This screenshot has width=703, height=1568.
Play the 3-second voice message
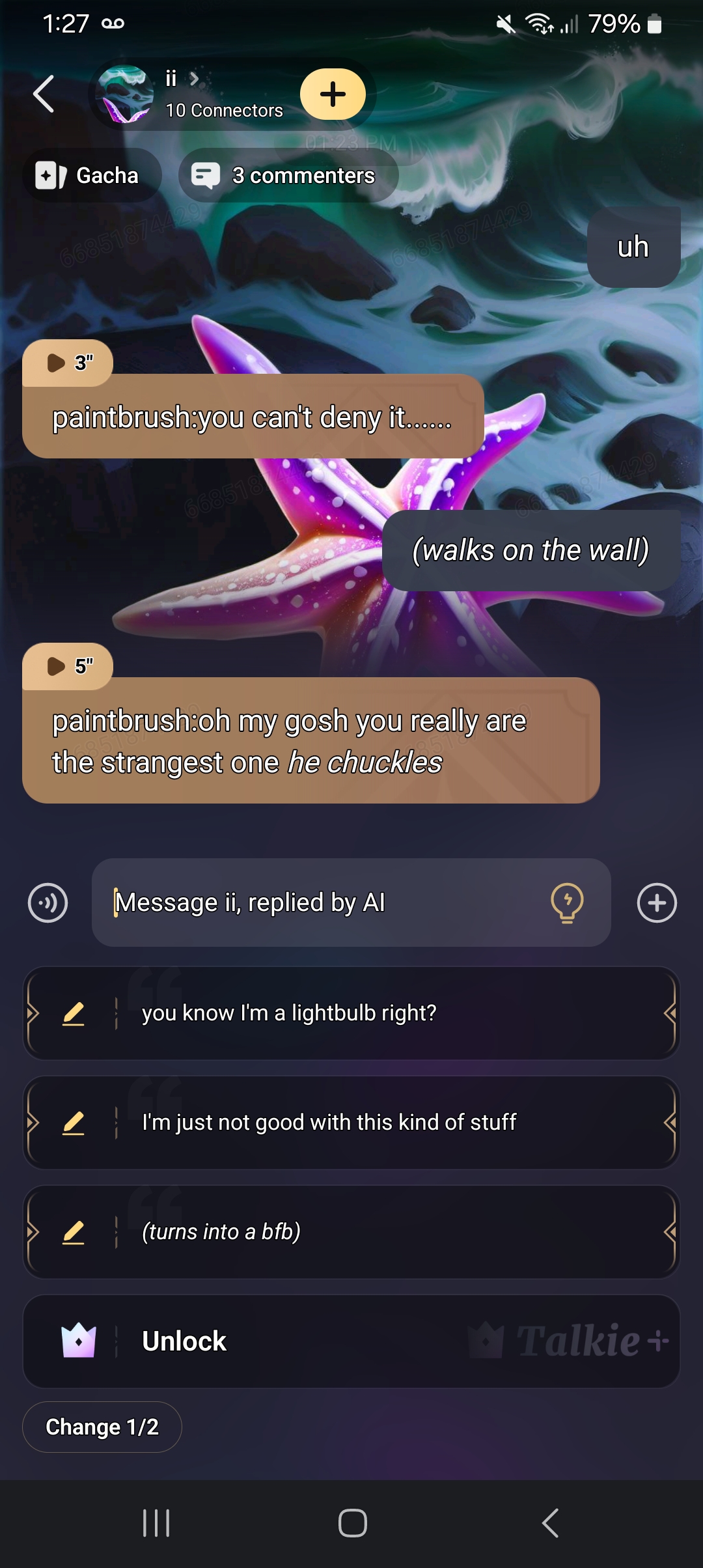coord(68,363)
